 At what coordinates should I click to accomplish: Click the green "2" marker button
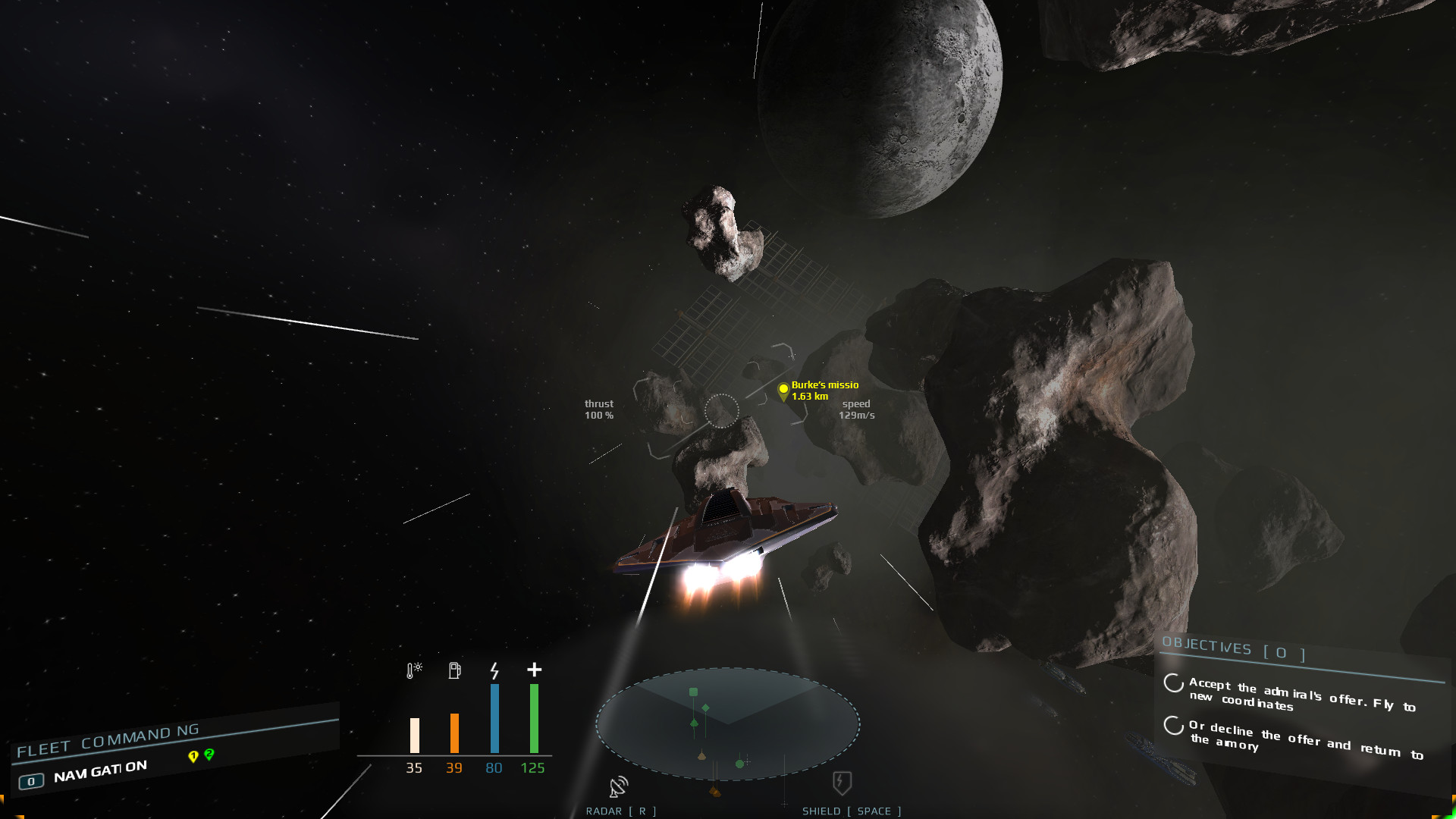pyautogui.click(x=210, y=755)
